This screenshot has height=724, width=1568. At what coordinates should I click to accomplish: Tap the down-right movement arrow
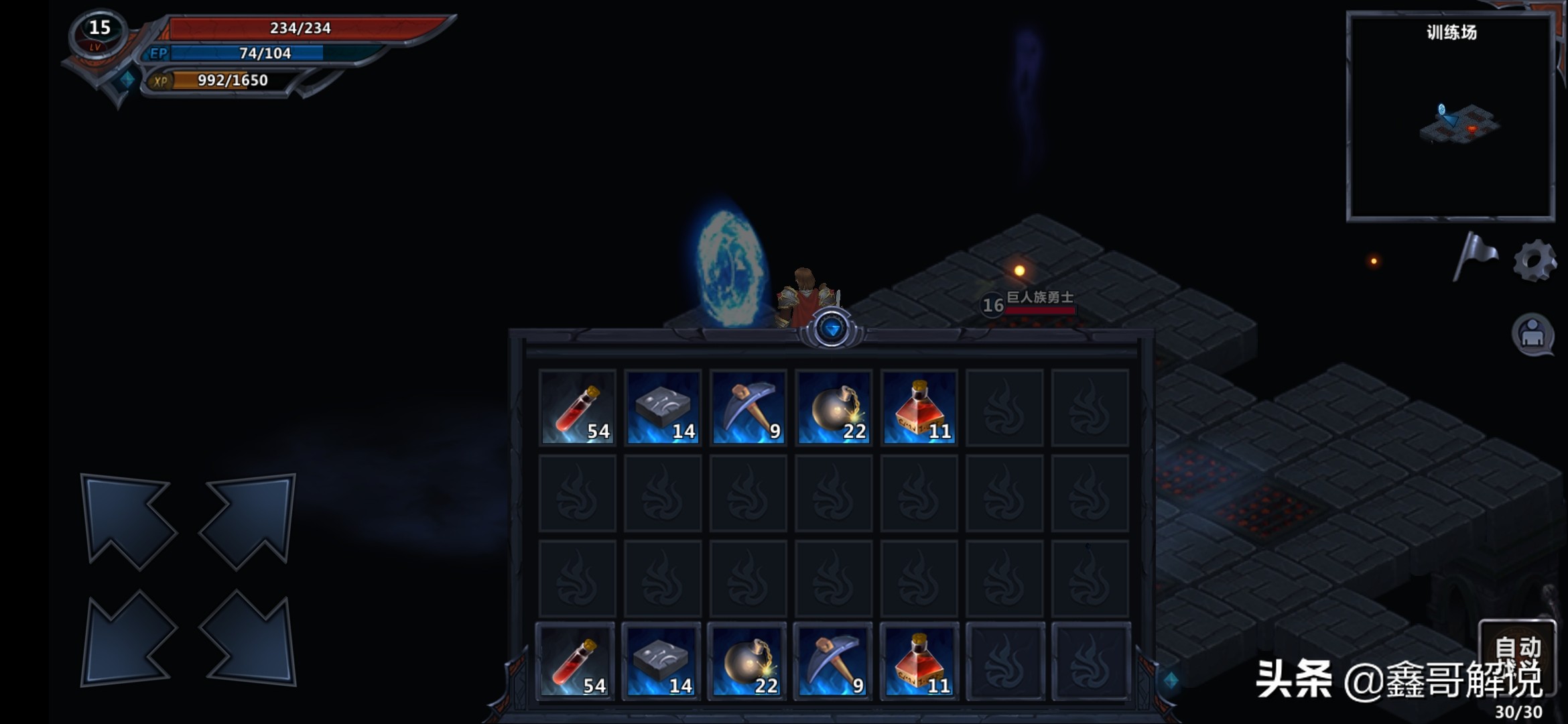coord(249,640)
